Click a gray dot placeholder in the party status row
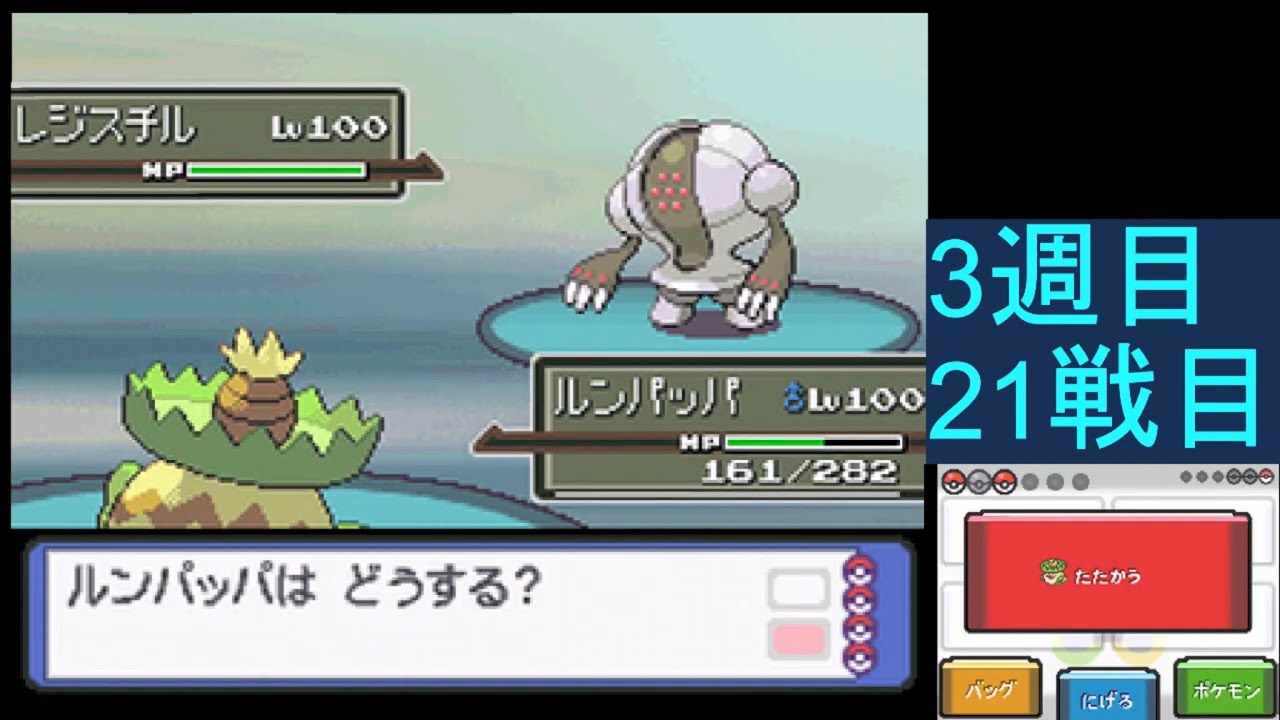 (1030, 481)
